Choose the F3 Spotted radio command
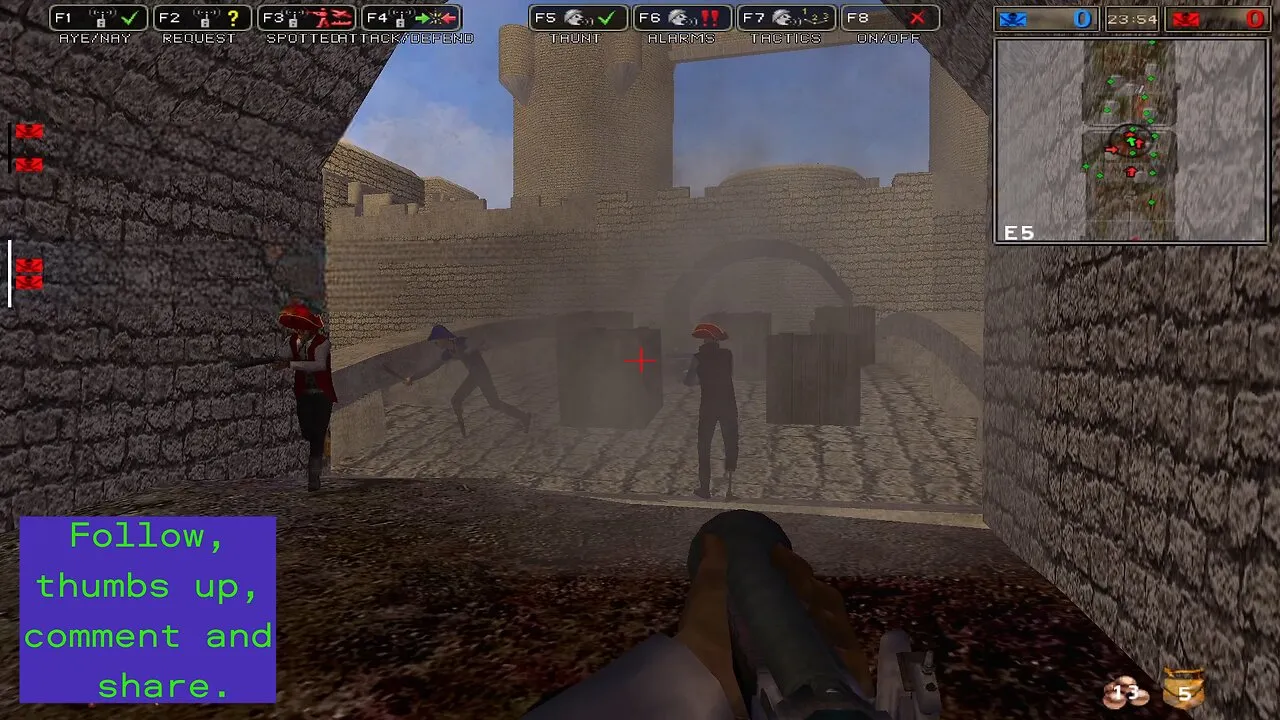Image resolution: width=1280 pixels, height=720 pixels. [x=306, y=18]
